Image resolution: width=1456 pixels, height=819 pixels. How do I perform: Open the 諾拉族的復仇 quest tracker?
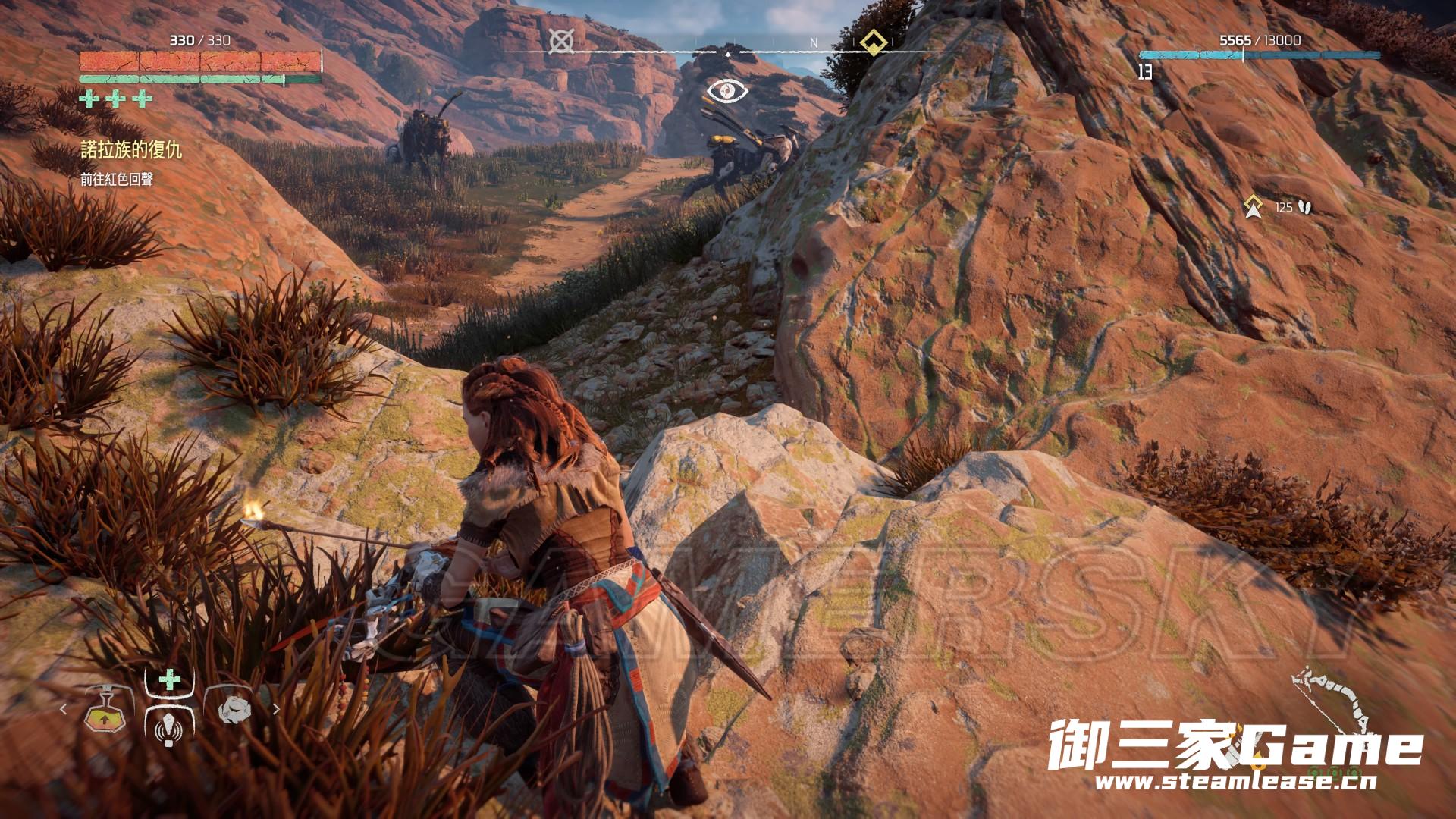tap(131, 150)
